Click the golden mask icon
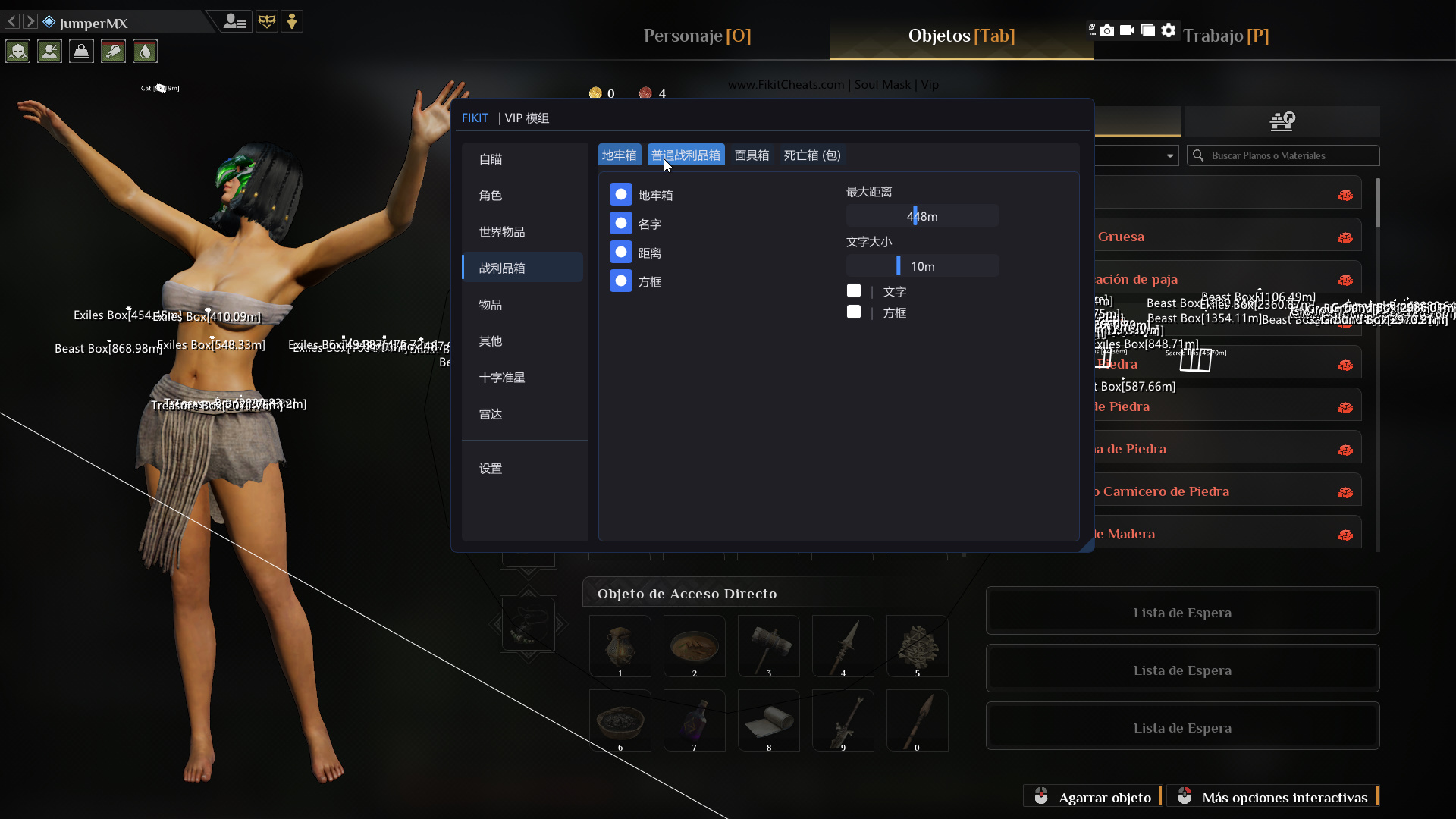Image resolution: width=1456 pixels, height=819 pixels. pos(267,21)
